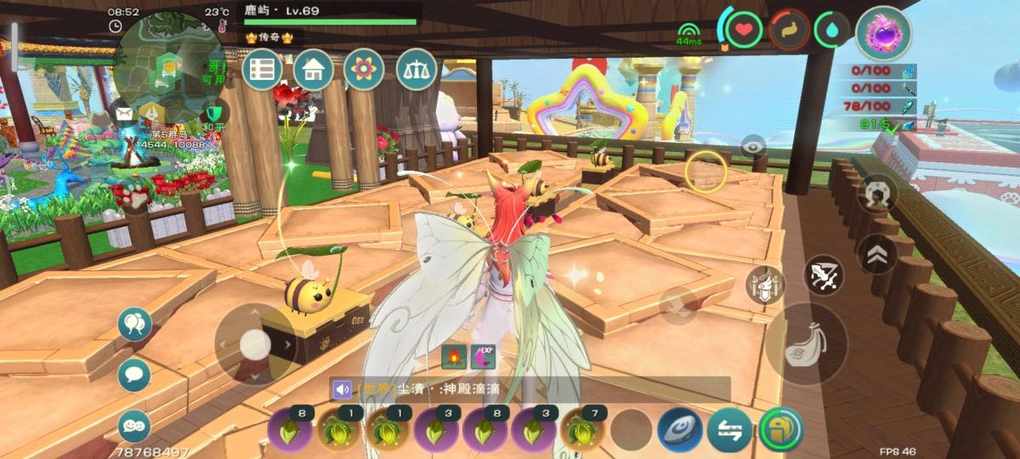Viewport: 1020px width, 459px height.
Task: Activate the sword attack button
Action: pyautogui.click(x=825, y=275)
